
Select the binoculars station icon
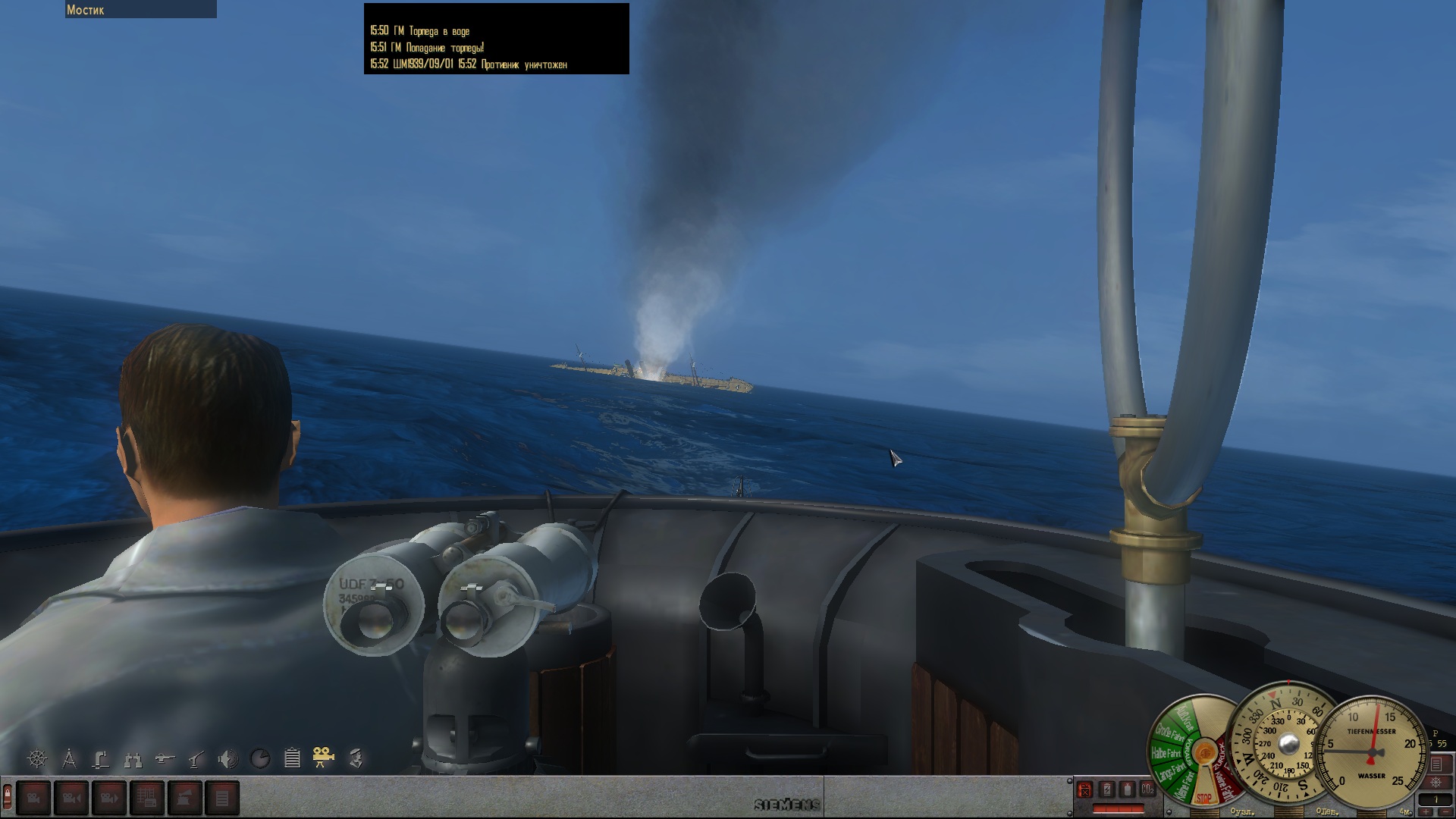tap(133, 758)
